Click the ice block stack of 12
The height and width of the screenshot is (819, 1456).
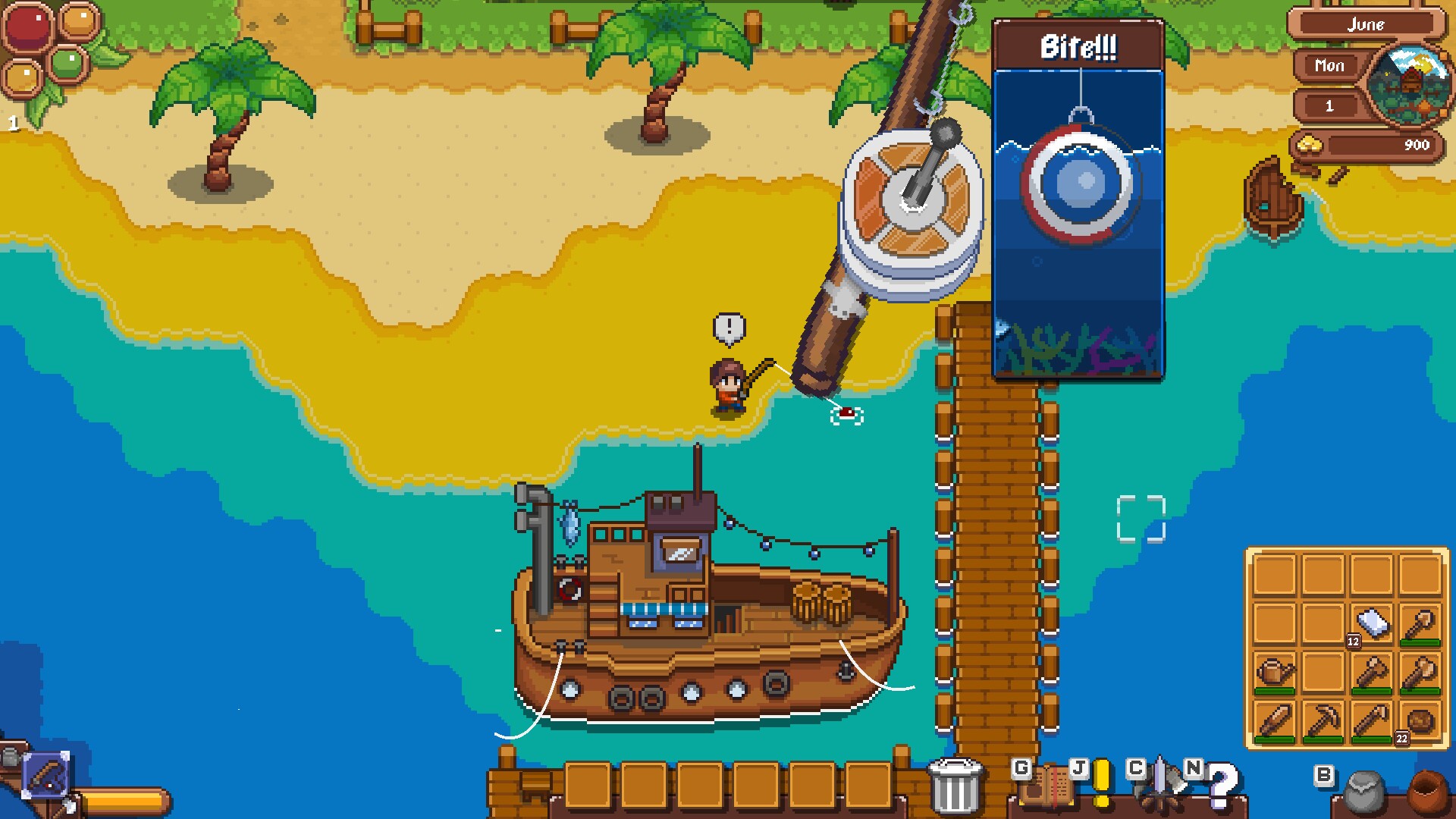1371,621
